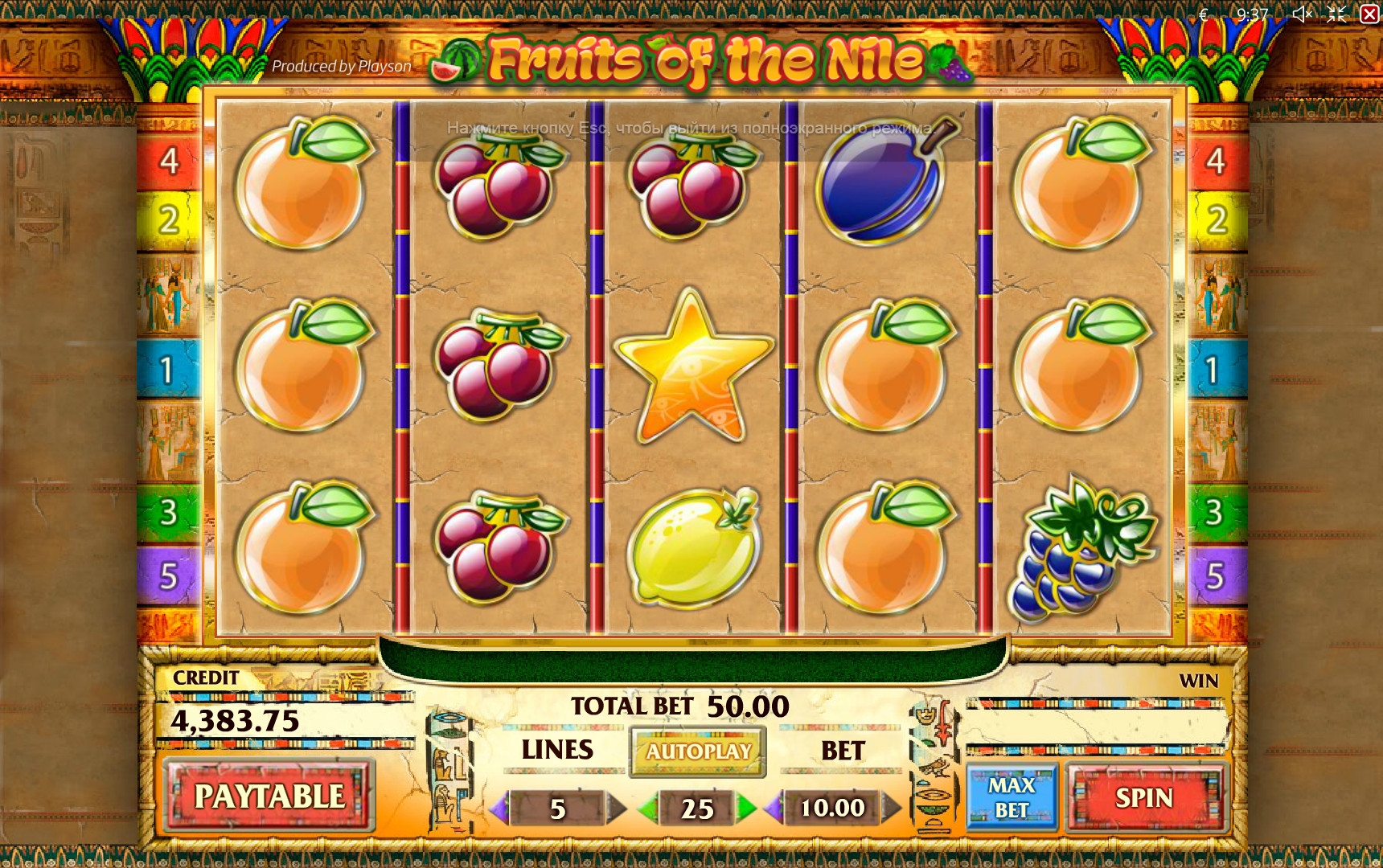Pick the green payline 3 marker on right

click(x=1214, y=512)
